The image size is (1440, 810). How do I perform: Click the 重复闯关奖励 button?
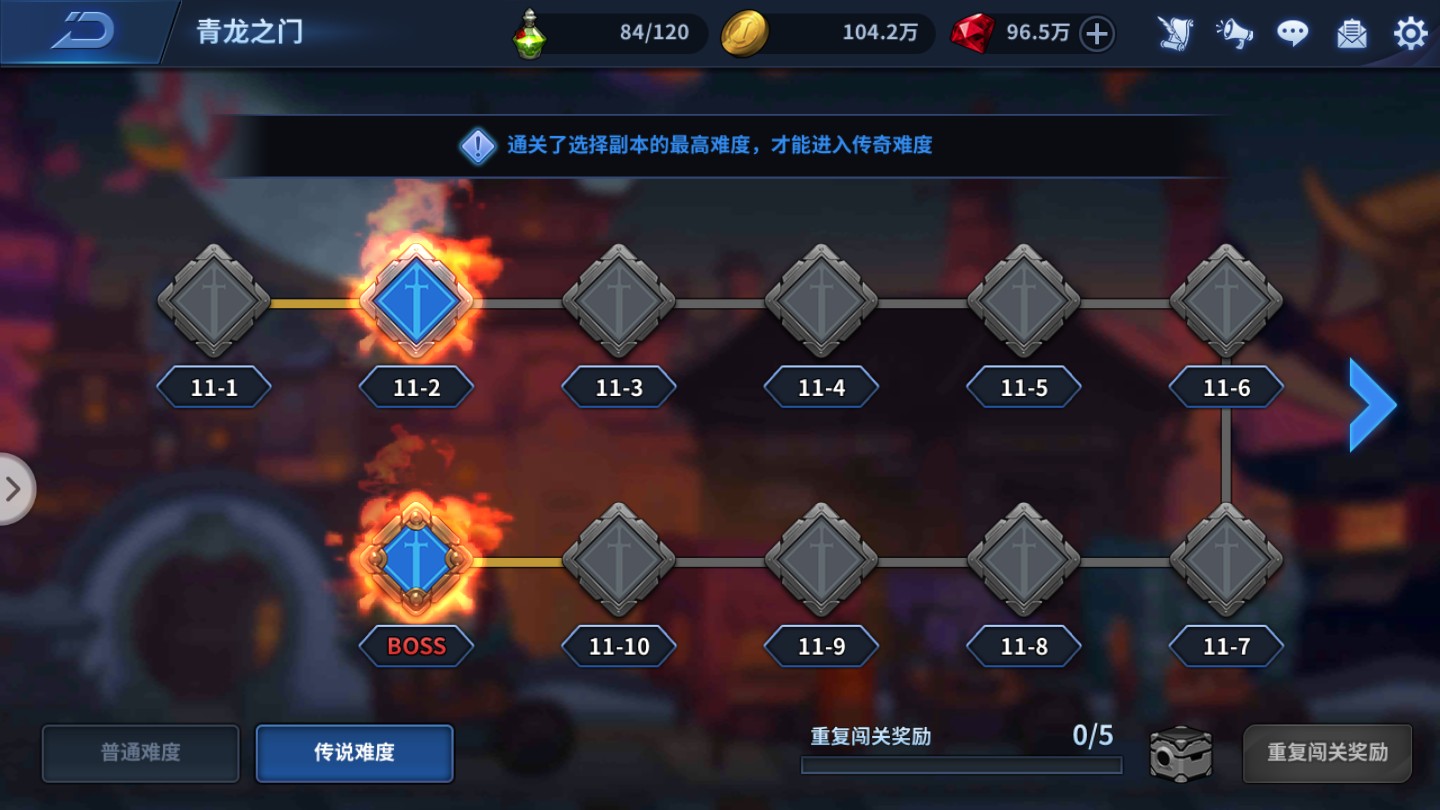[1330, 753]
